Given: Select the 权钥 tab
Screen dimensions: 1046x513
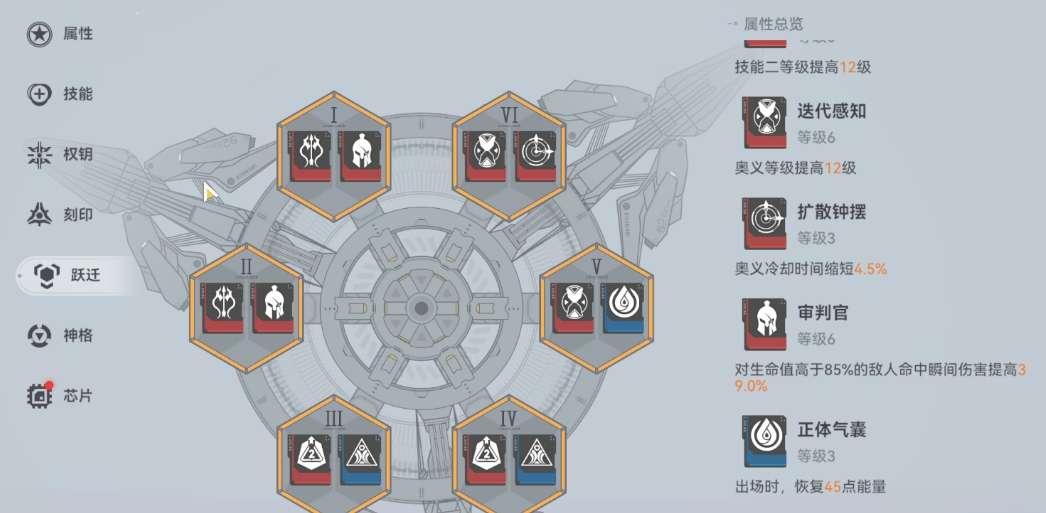Looking at the screenshot, I should [61, 154].
